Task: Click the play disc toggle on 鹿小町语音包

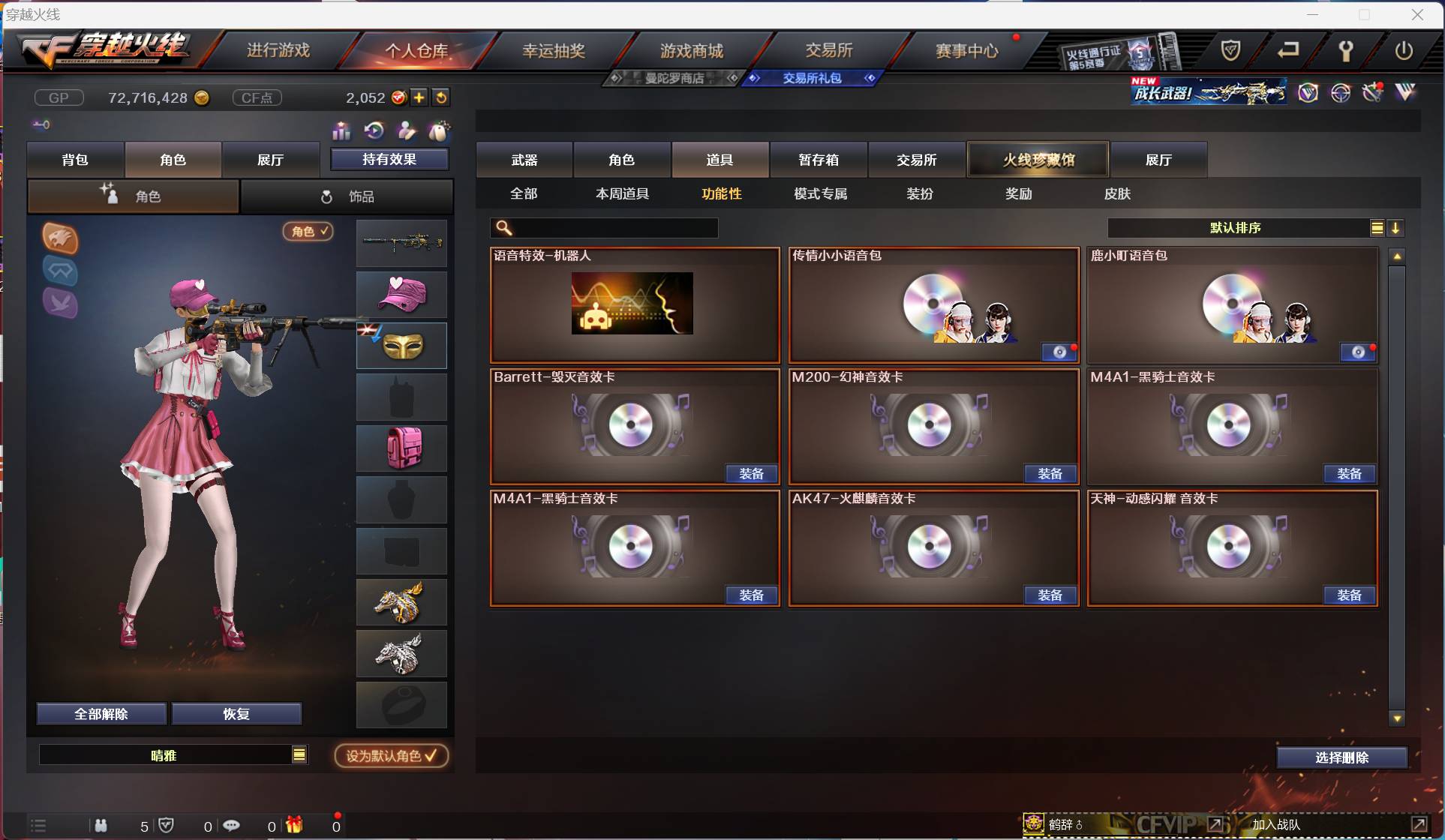Action: 1359,352
